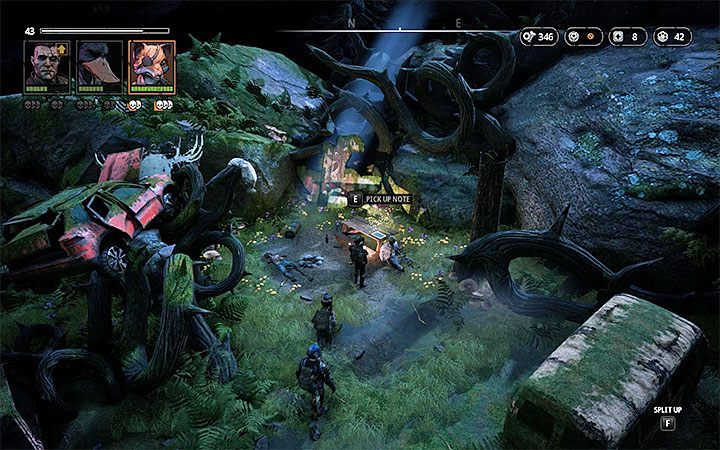This screenshot has height=450, width=720.
Task: Select the scarred human character portrait
Action: coord(47,66)
